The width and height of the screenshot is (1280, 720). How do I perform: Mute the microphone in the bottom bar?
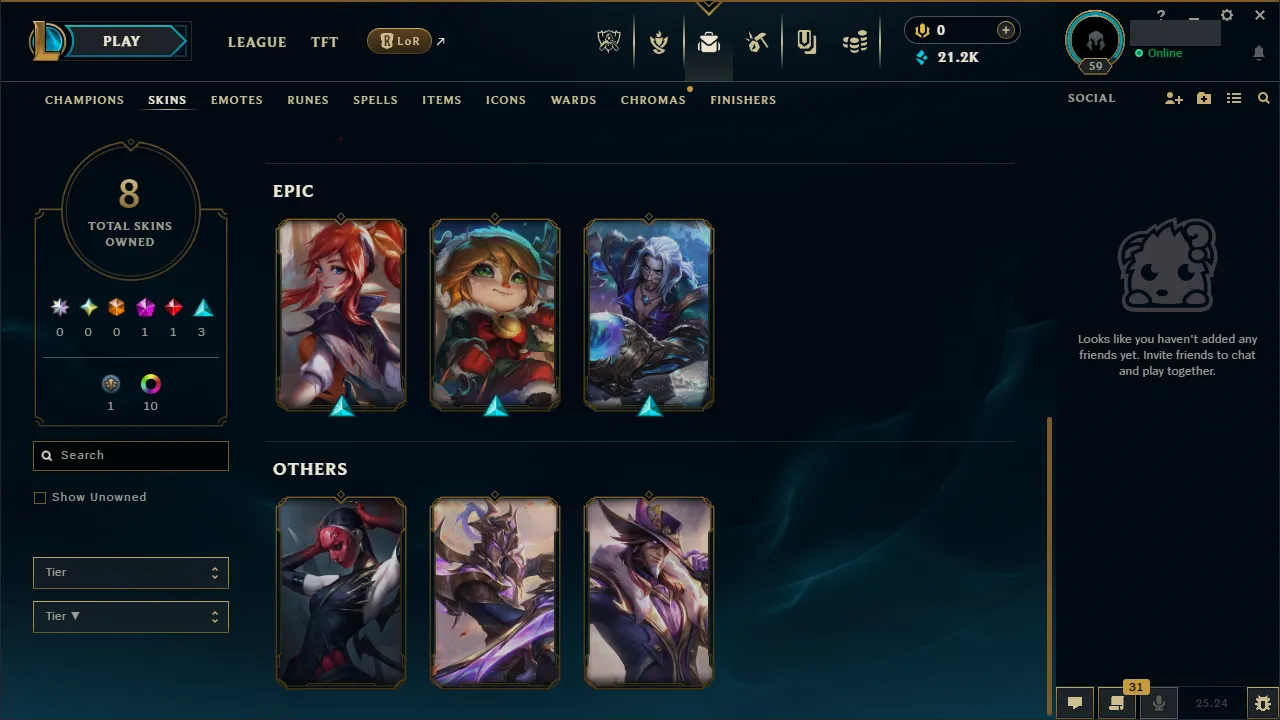point(1158,702)
